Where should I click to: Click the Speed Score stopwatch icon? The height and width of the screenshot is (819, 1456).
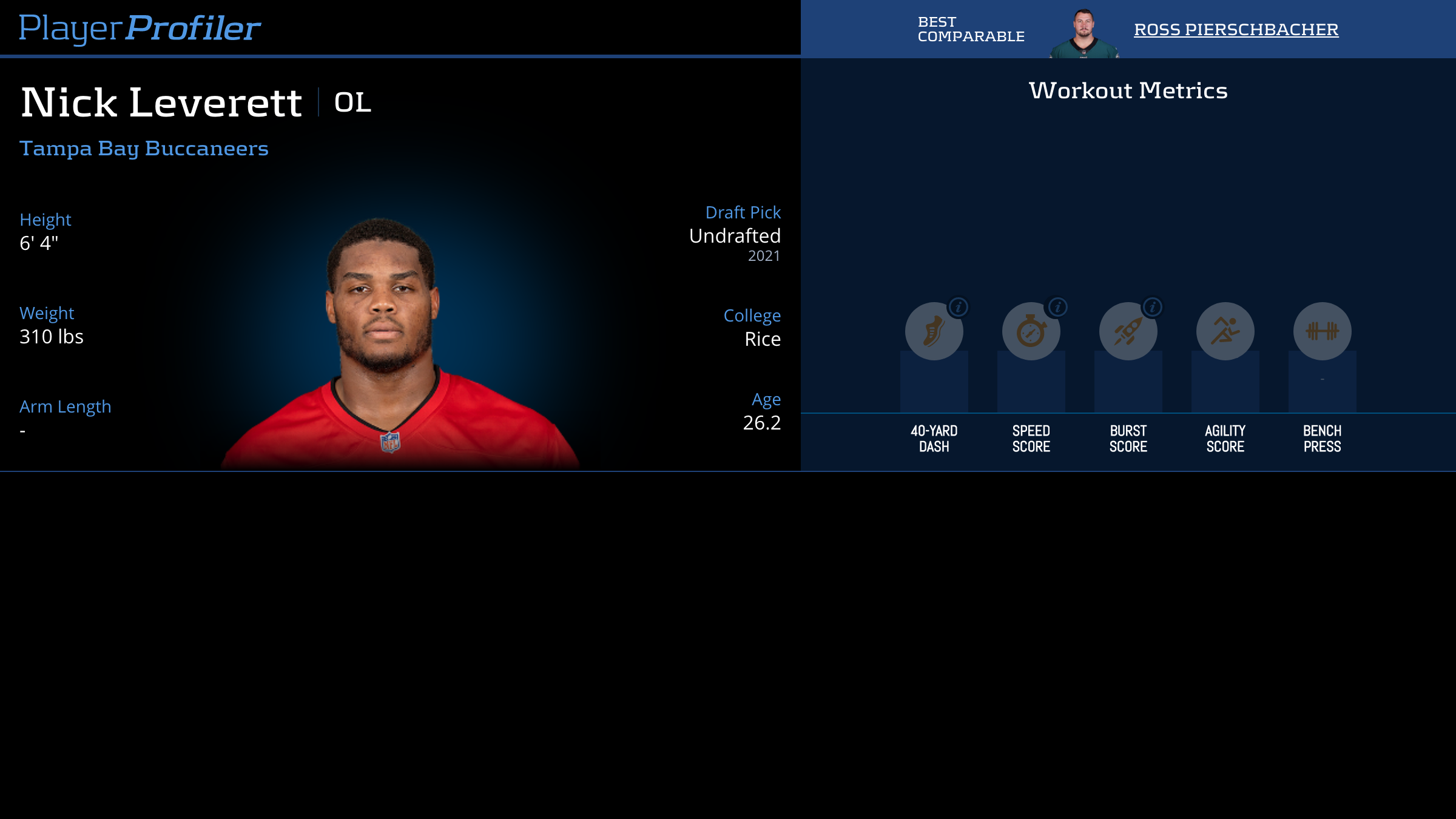1031,331
